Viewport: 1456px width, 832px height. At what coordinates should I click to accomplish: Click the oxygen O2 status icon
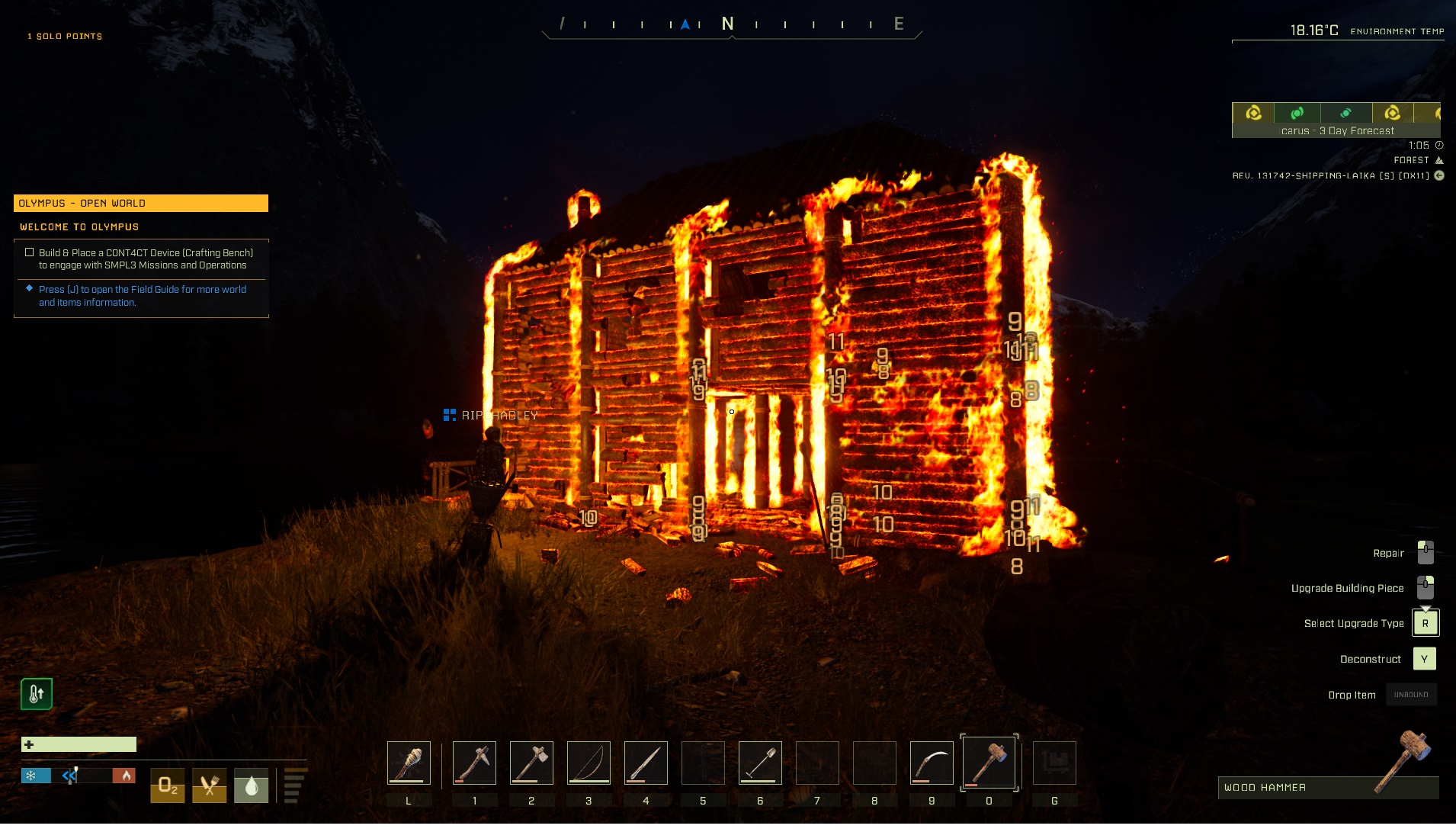point(168,785)
